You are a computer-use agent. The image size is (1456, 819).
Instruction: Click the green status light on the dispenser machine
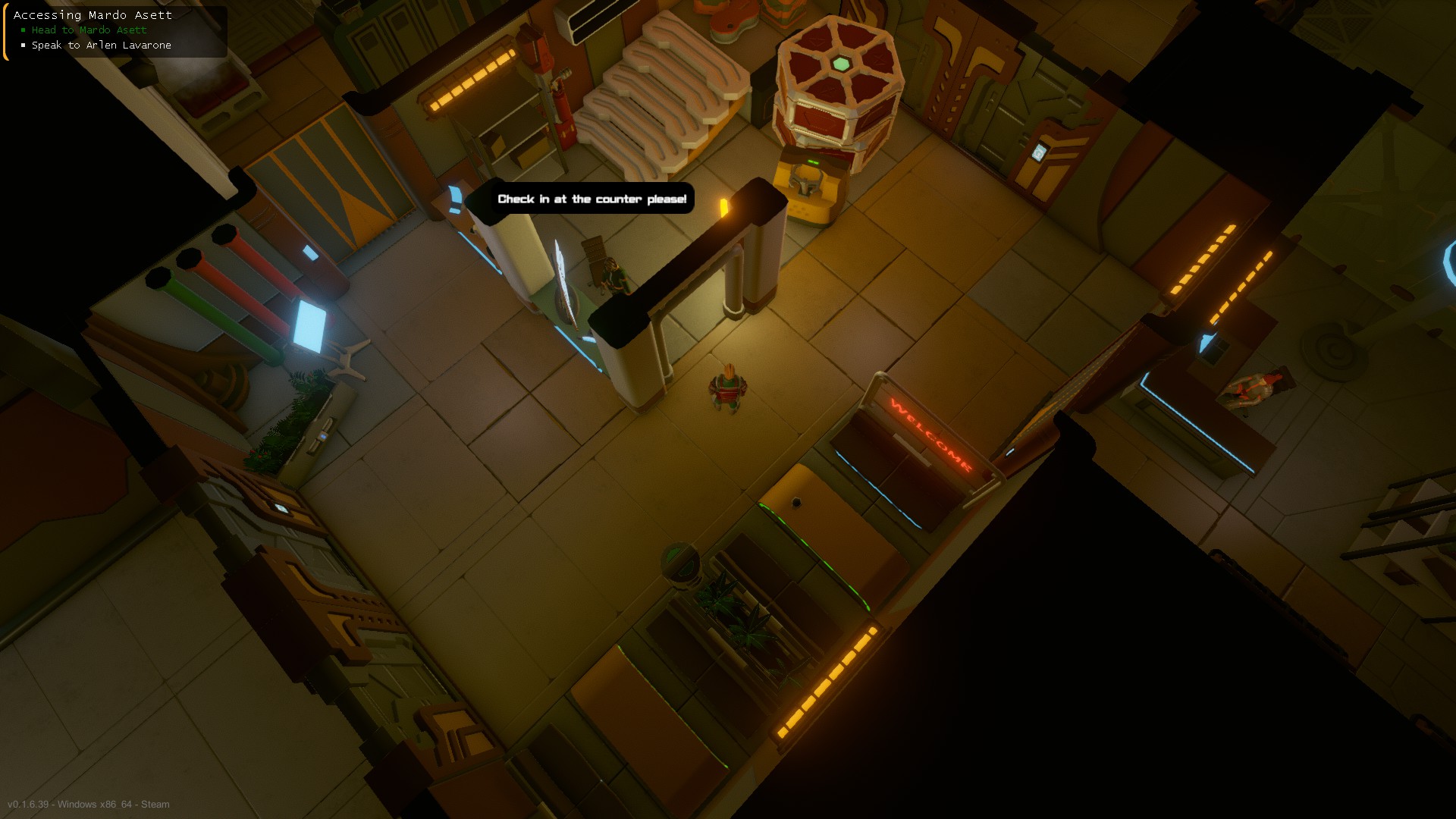(x=813, y=162)
